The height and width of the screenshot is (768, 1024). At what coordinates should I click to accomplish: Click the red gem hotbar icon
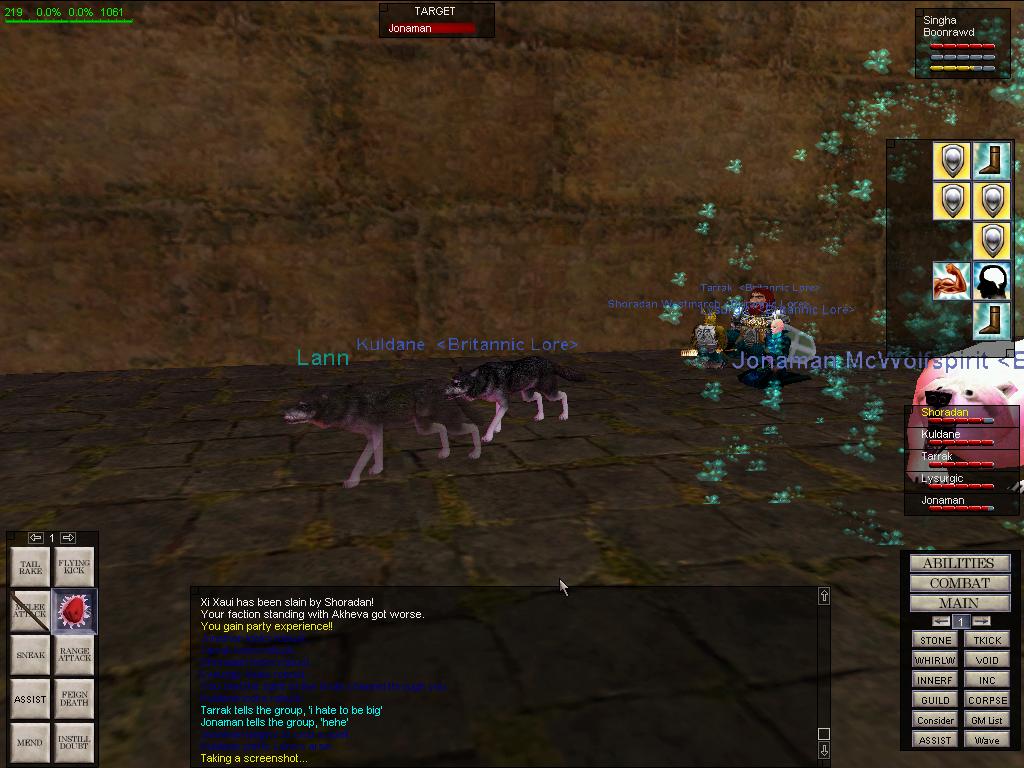(x=74, y=611)
